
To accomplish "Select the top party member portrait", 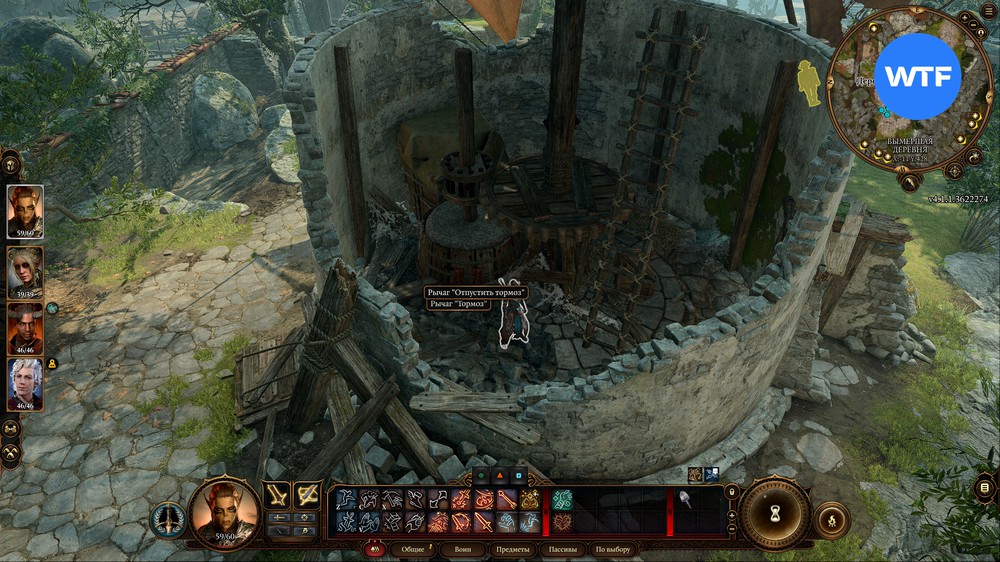I will [x=25, y=211].
